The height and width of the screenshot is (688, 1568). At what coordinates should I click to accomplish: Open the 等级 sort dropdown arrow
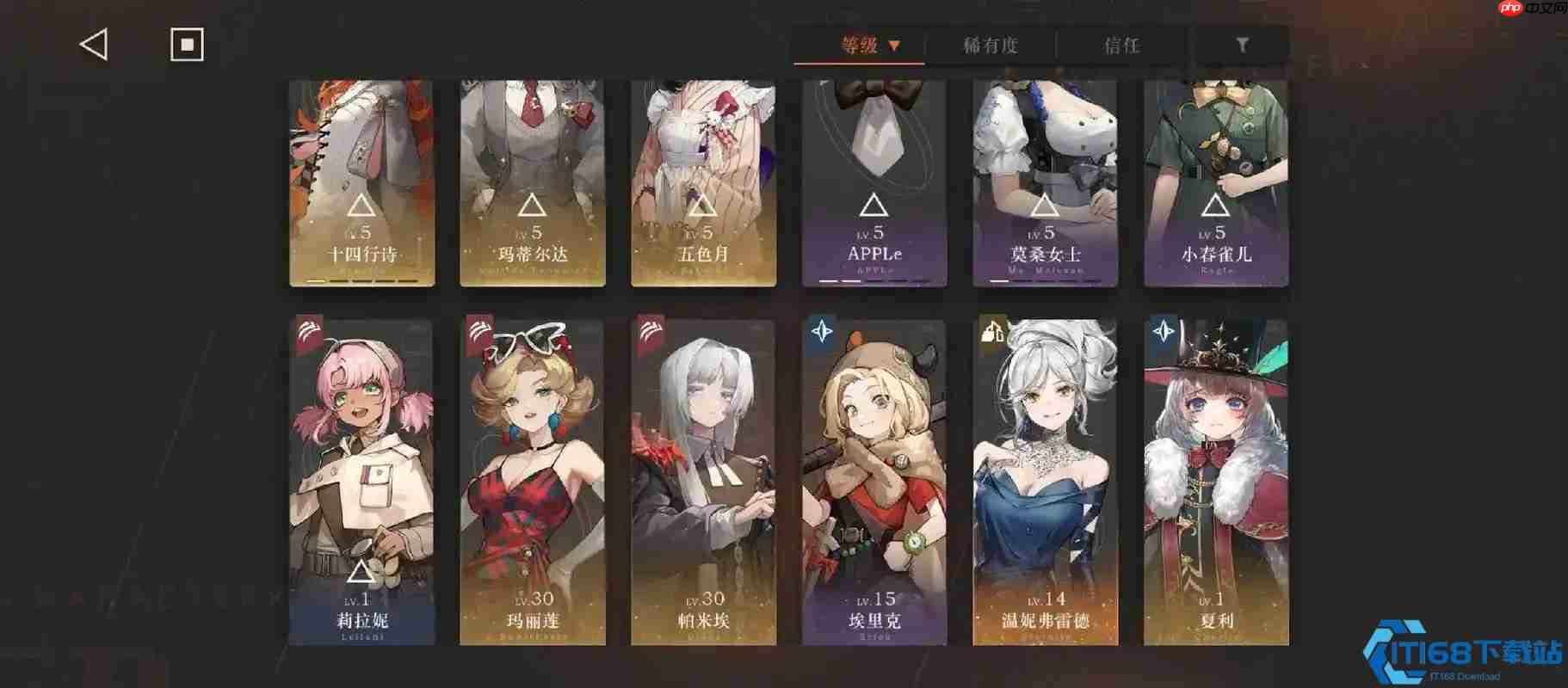(x=896, y=46)
